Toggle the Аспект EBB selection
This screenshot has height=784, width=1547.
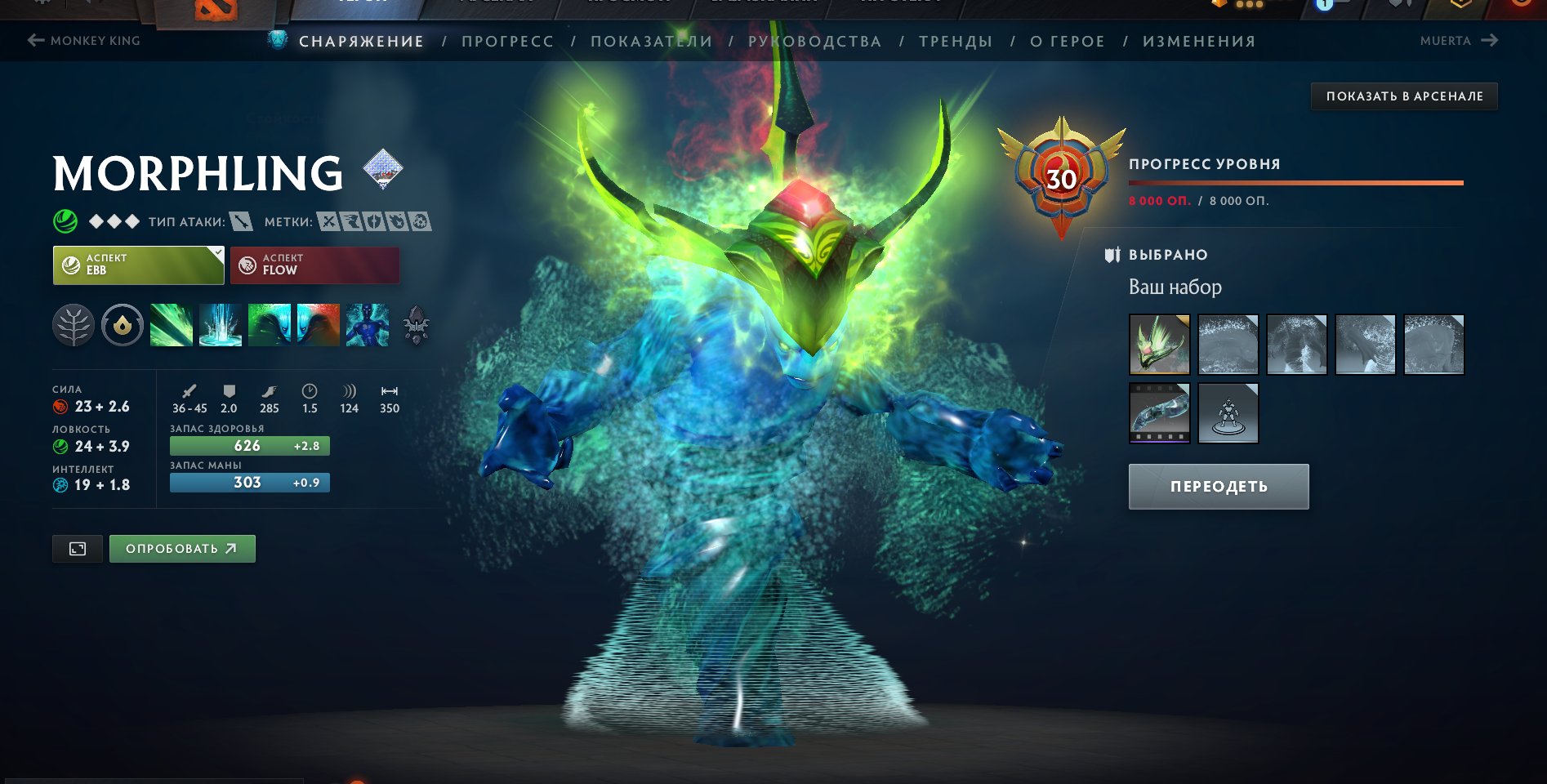131,265
